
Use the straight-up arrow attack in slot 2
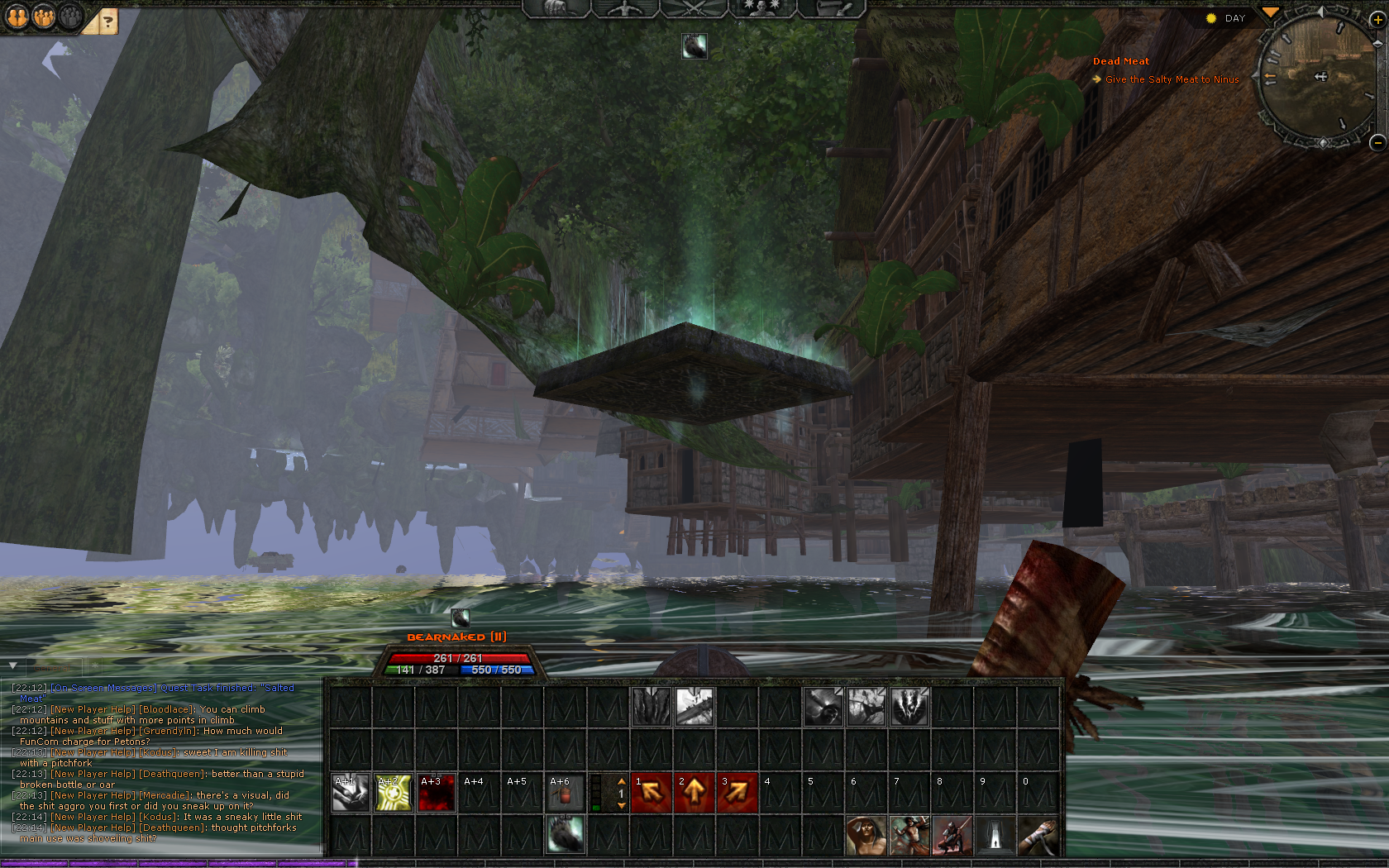694,793
